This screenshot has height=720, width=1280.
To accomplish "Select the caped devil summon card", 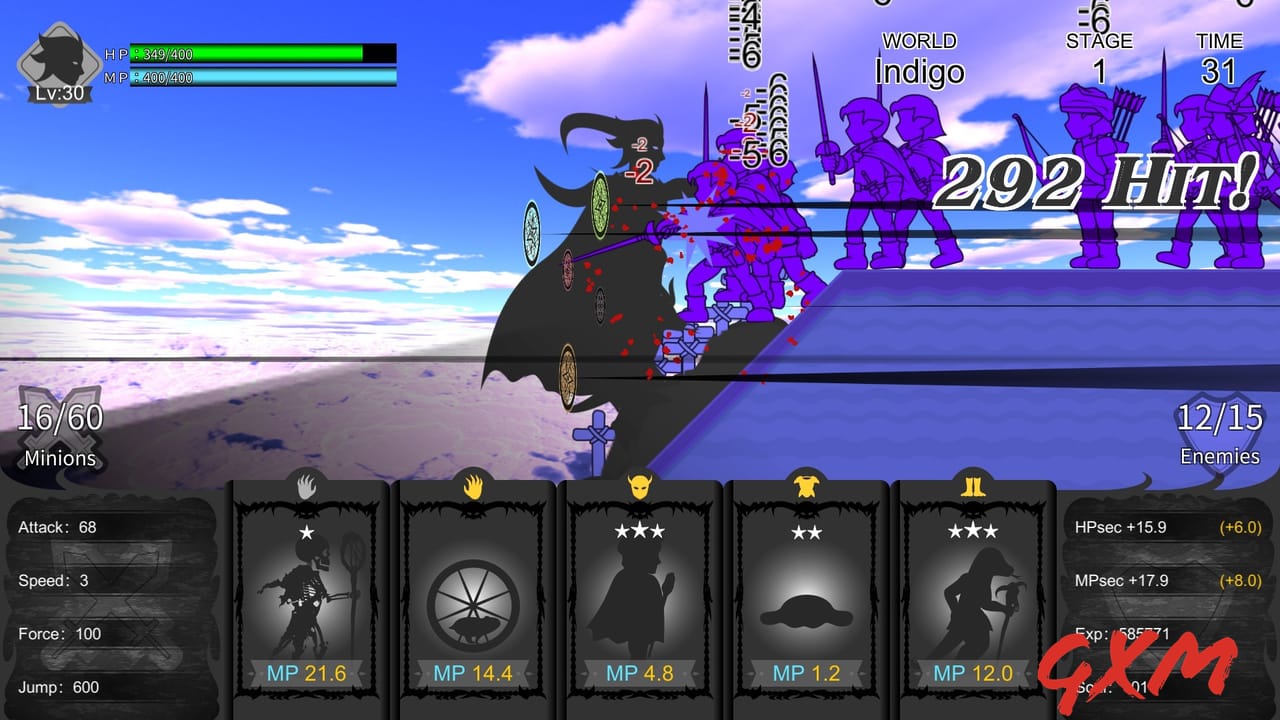I will coord(640,595).
